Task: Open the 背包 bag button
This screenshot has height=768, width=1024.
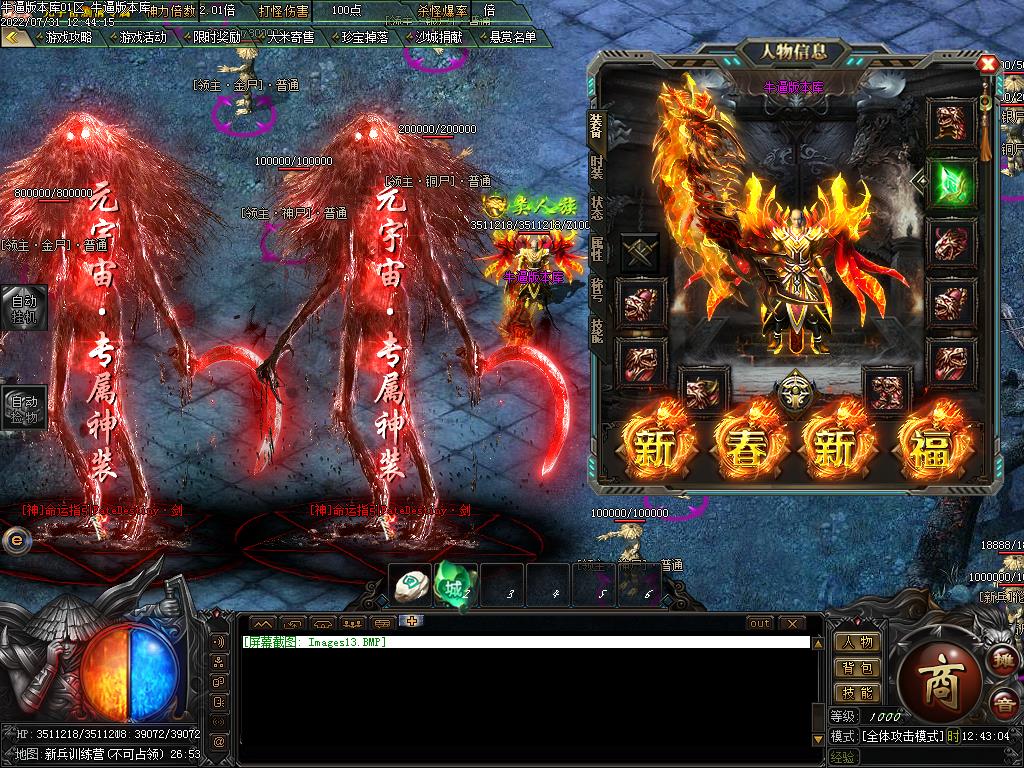Action: click(857, 668)
